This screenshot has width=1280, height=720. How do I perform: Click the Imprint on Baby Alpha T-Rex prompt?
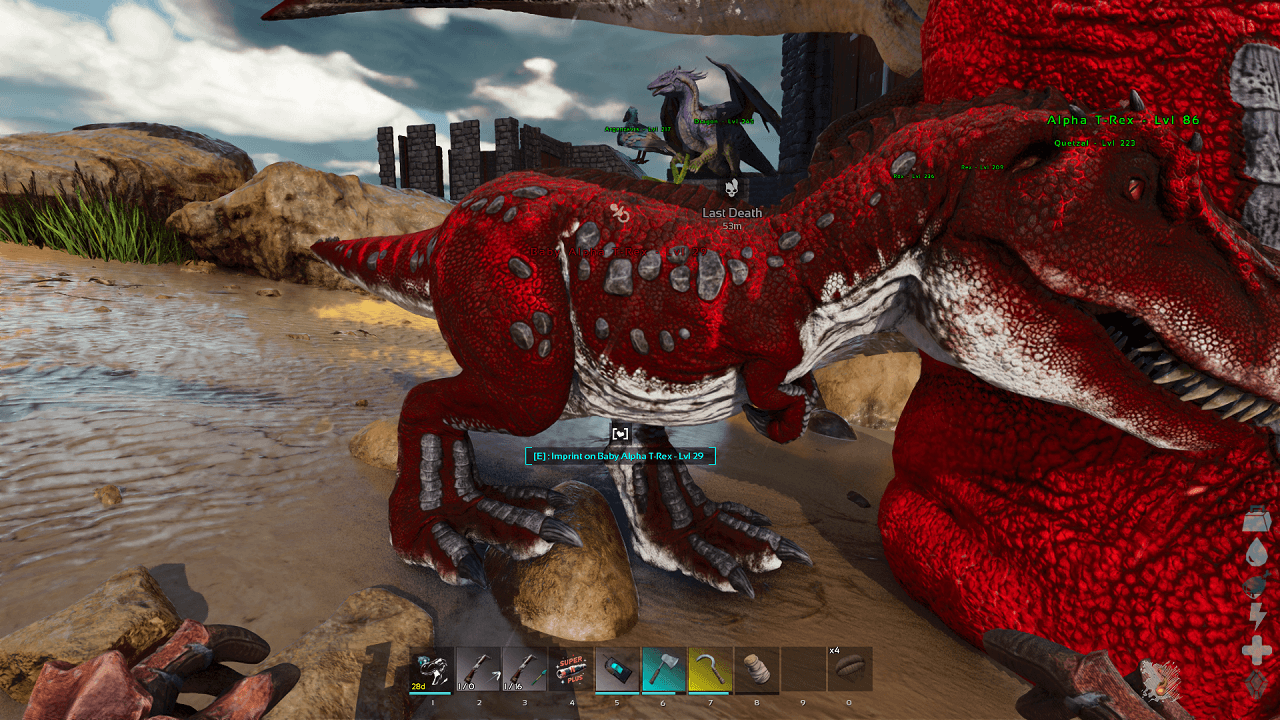[622, 455]
